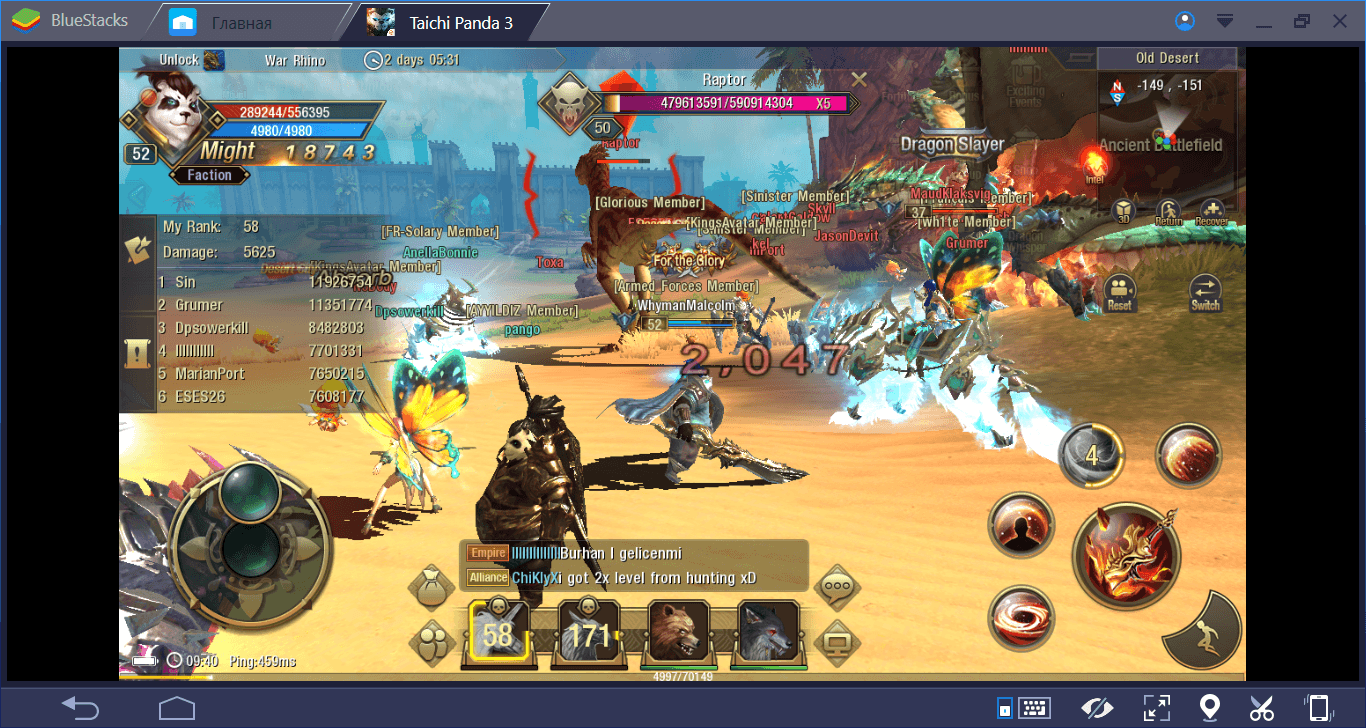
Task: Open chat with the speech bubble icon
Action: coord(837,587)
